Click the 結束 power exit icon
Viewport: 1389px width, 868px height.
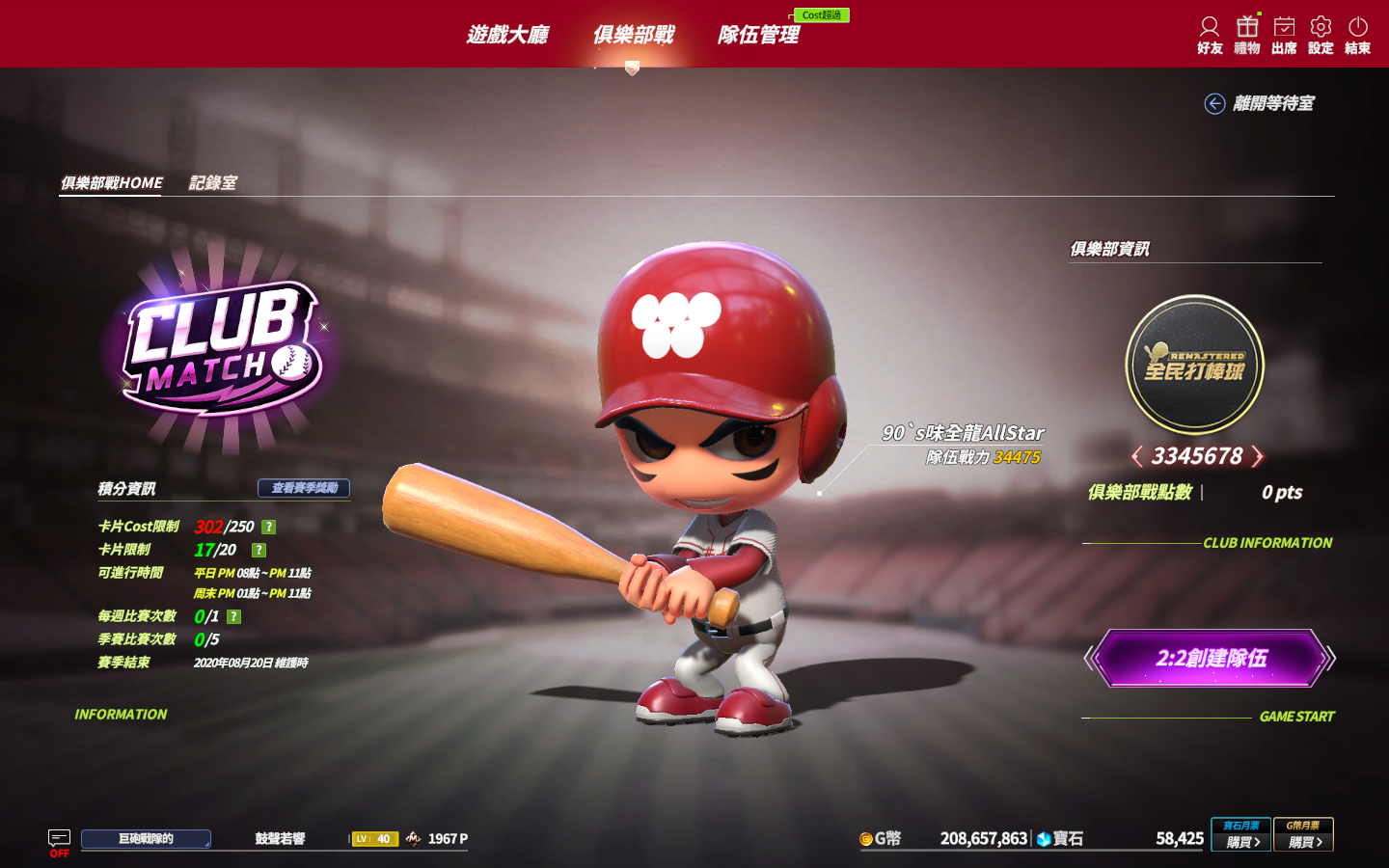(x=1357, y=35)
